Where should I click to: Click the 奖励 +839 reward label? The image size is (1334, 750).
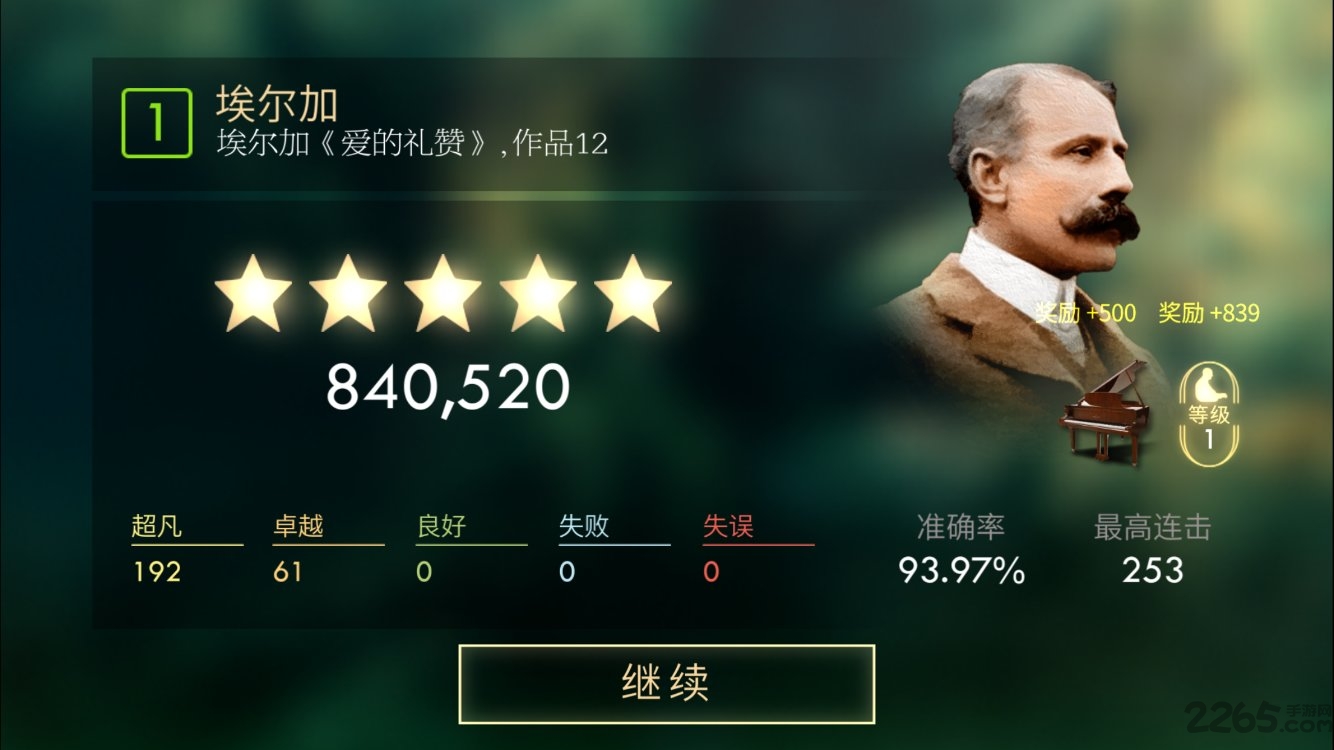pyautogui.click(x=1210, y=313)
